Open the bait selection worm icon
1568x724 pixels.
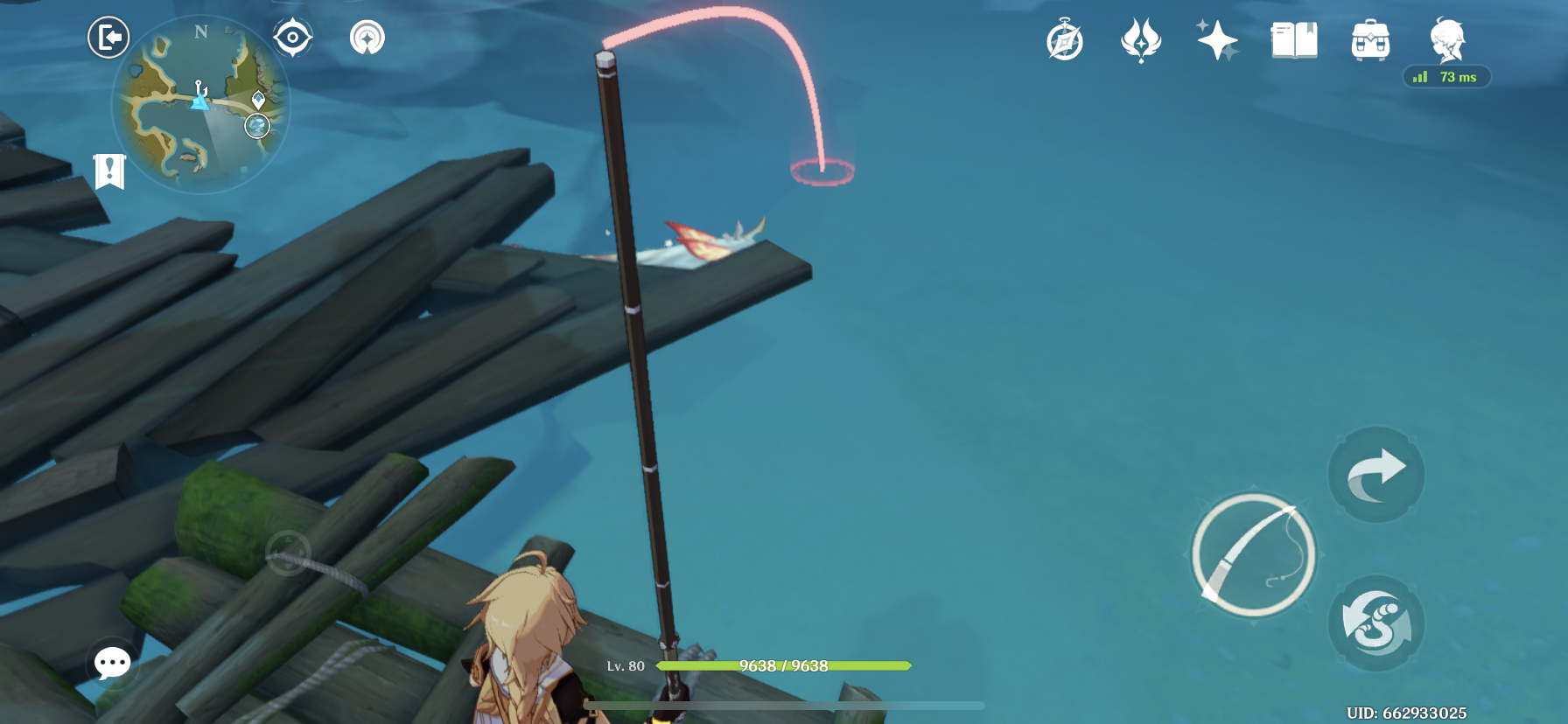pyautogui.click(x=1375, y=623)
